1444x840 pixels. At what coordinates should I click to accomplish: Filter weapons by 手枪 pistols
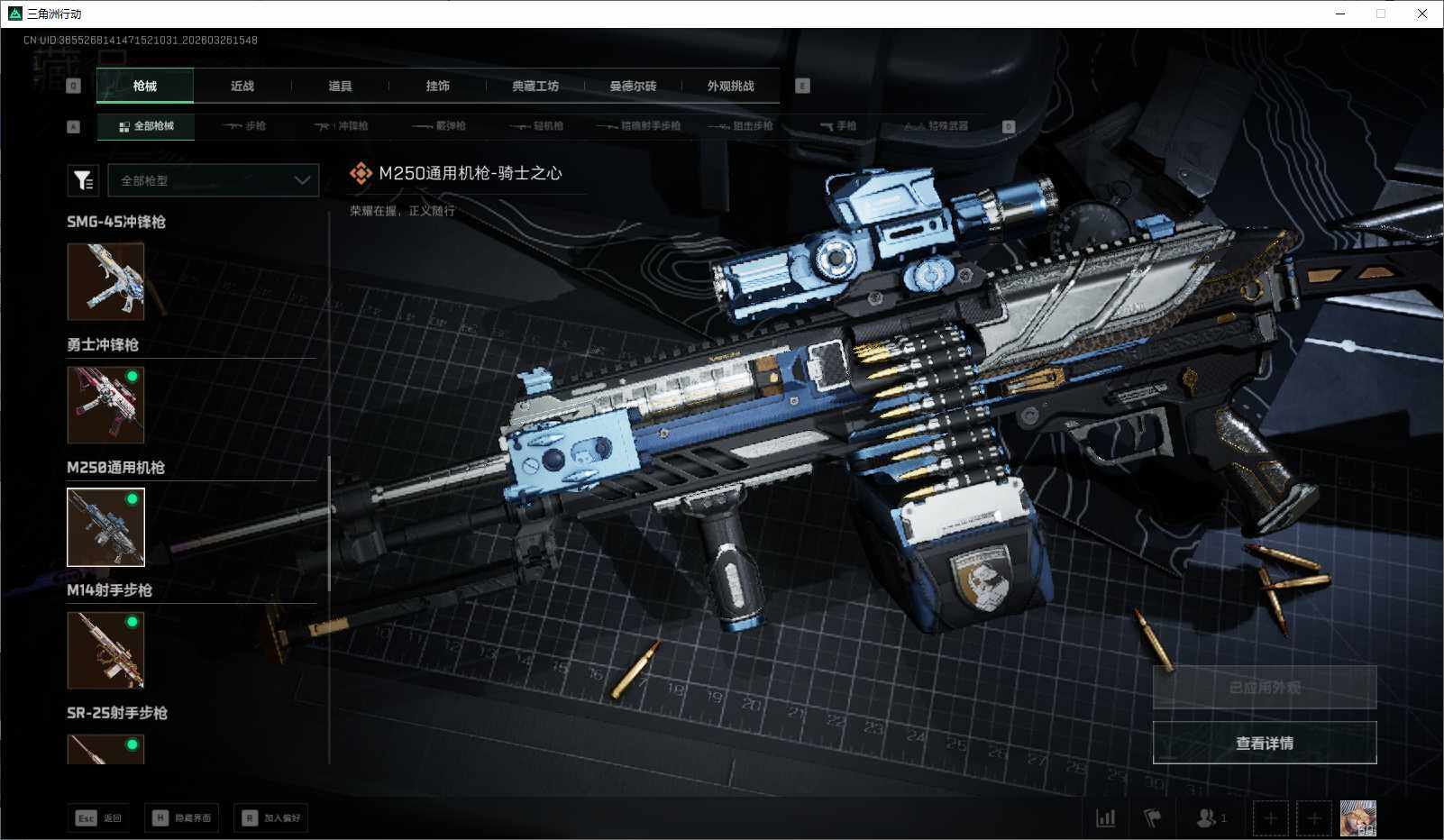click(x=838, y=126)
